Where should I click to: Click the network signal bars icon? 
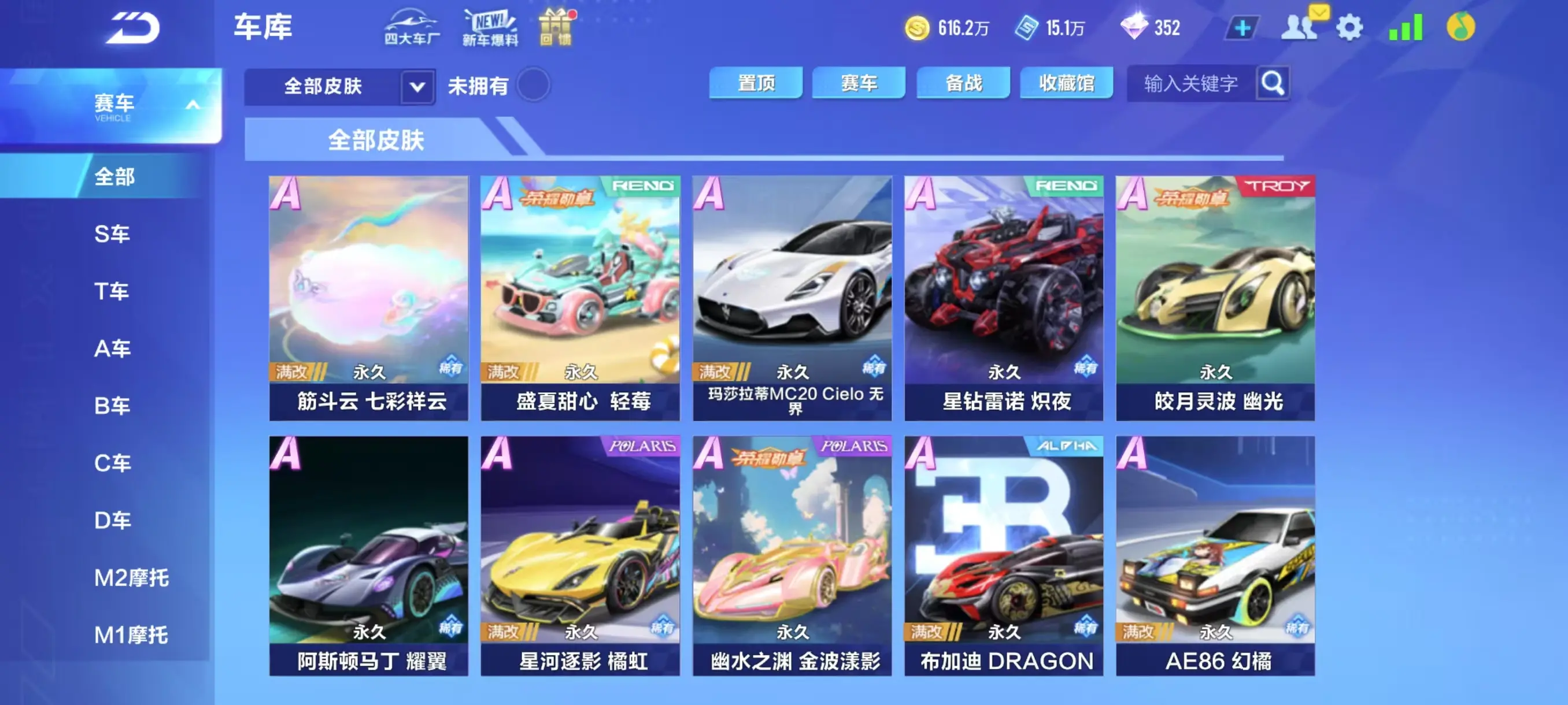pos(1406,27)
